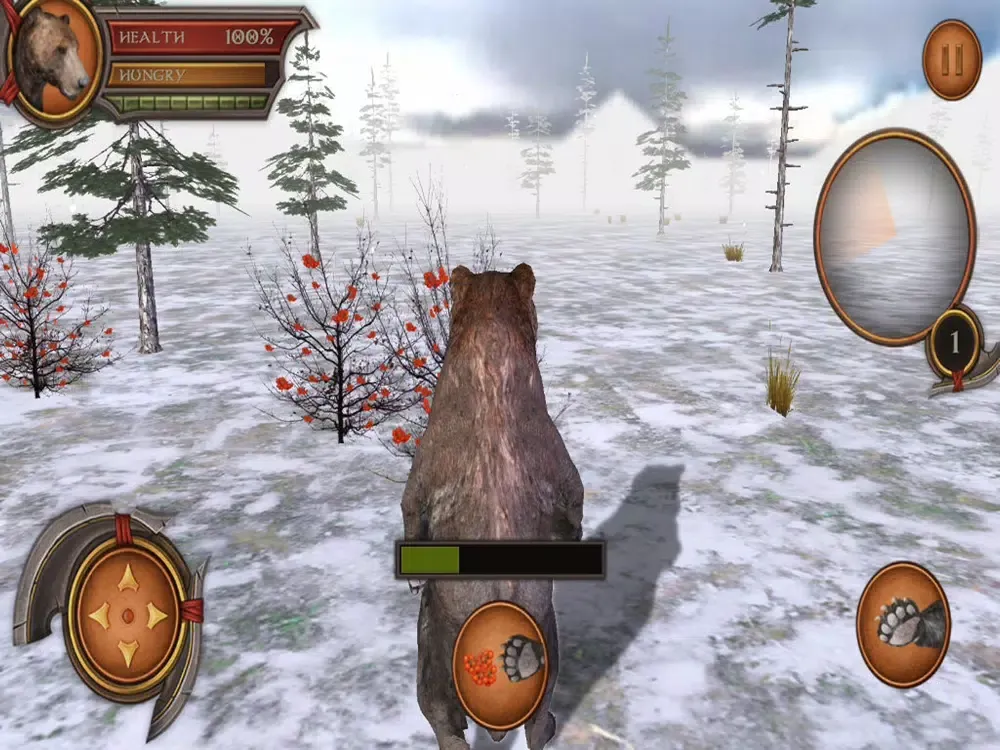Select the level 1 badge

point(954,343)
